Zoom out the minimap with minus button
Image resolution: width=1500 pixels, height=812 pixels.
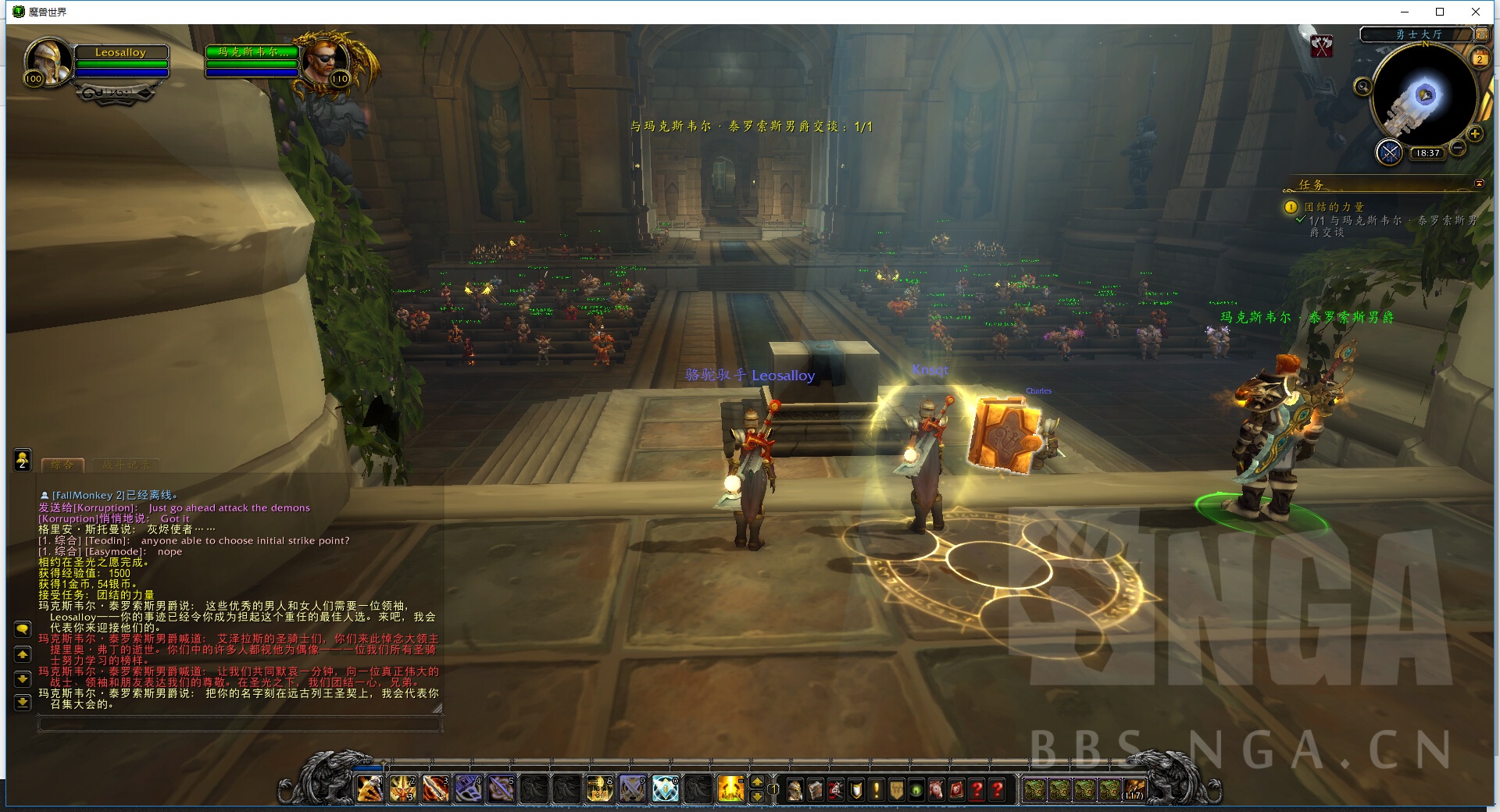pos(1458,148)
